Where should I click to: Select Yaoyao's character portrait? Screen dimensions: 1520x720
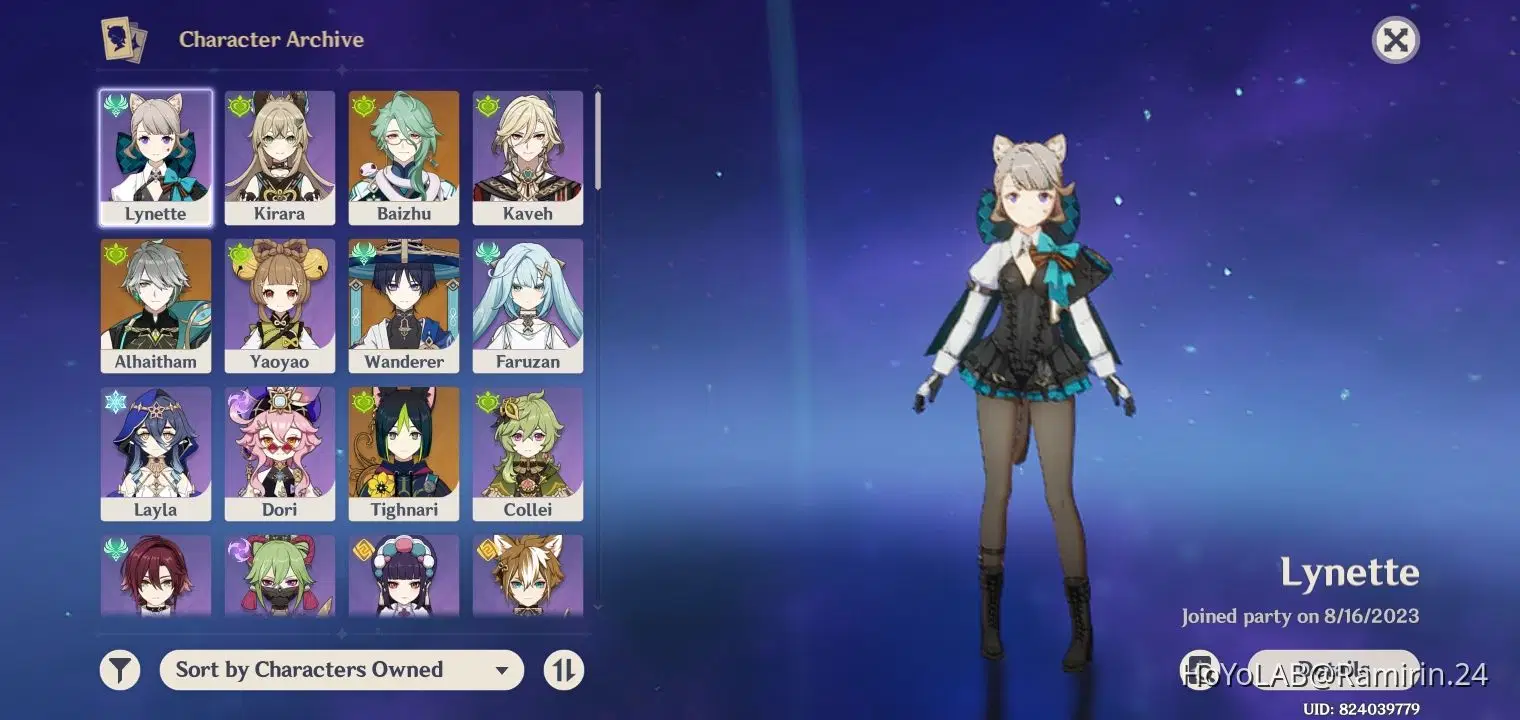(x=280, y=303)
